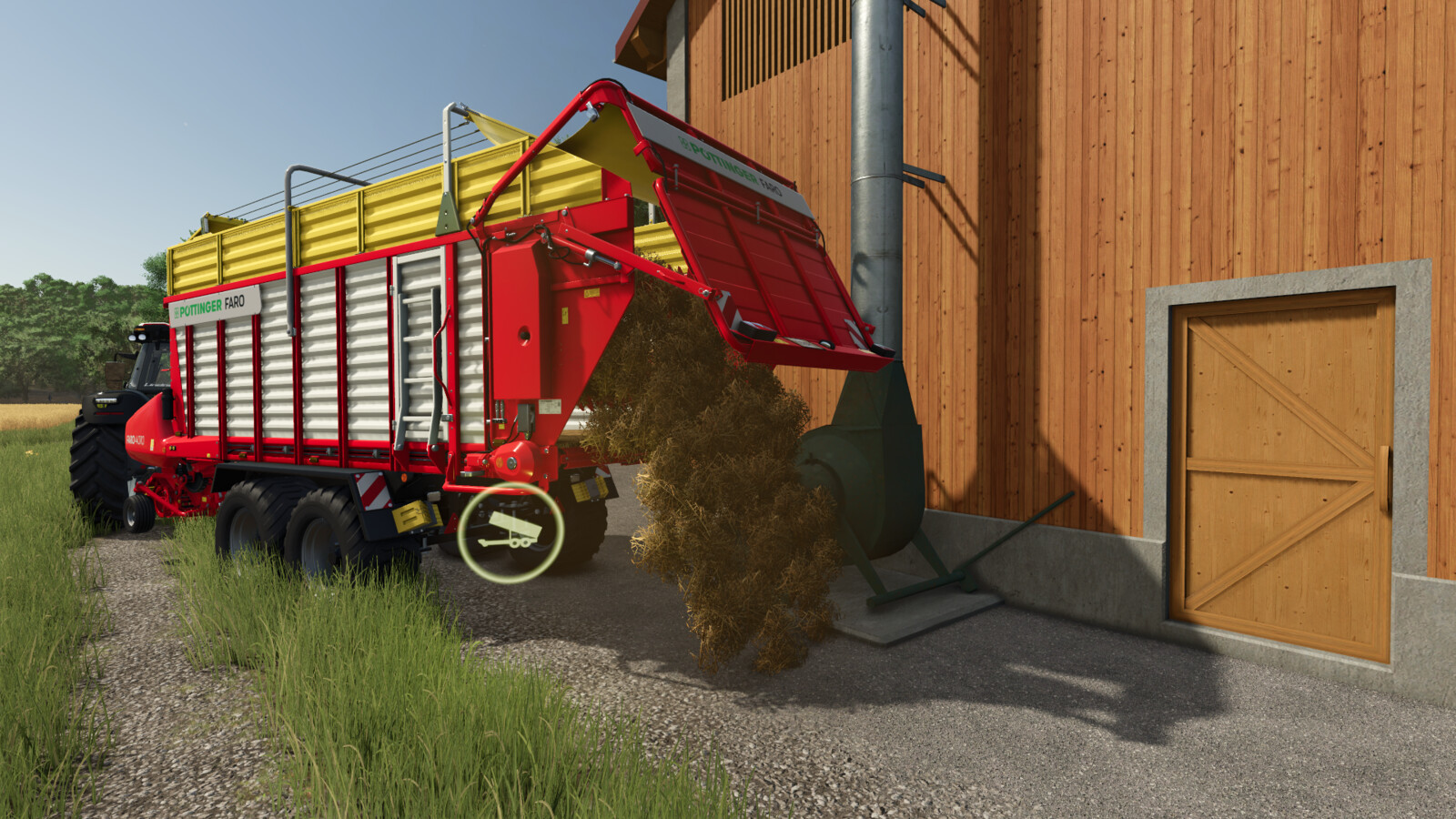Expand the folding loading wagon ladder

414,355
